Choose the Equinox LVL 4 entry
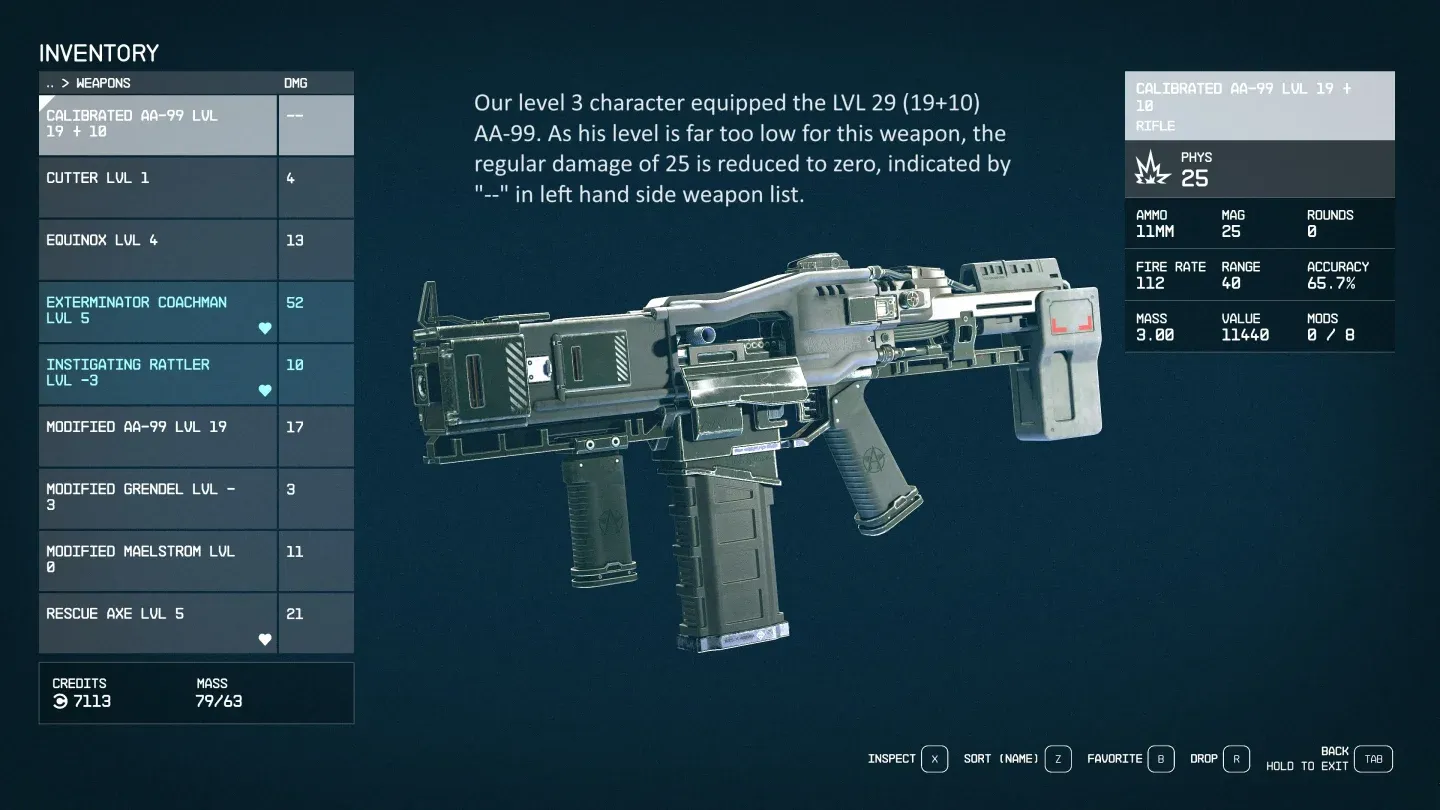 (158, 250)
